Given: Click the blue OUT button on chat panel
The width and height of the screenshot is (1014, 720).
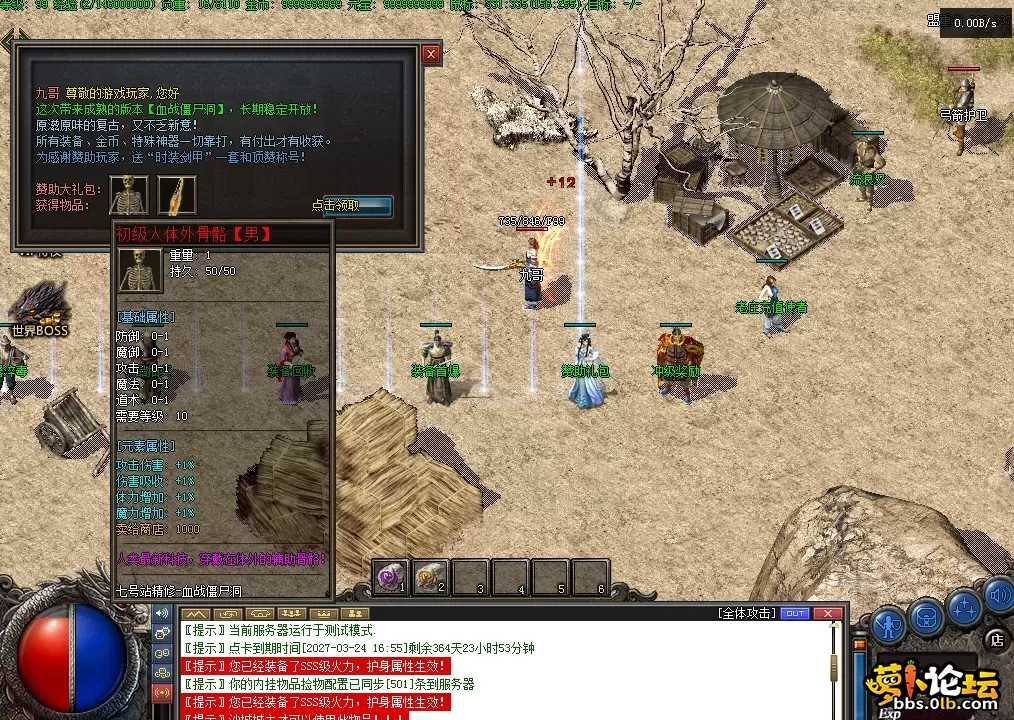Looking at the screenshot, I should click(x=795, y=613).
